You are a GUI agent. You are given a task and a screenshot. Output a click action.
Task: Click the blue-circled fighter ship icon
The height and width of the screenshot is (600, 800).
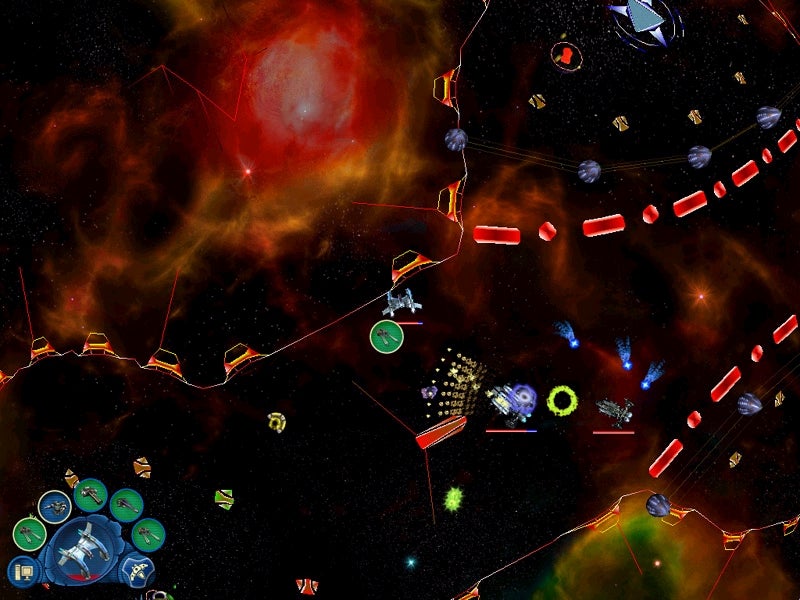[54, 507]
